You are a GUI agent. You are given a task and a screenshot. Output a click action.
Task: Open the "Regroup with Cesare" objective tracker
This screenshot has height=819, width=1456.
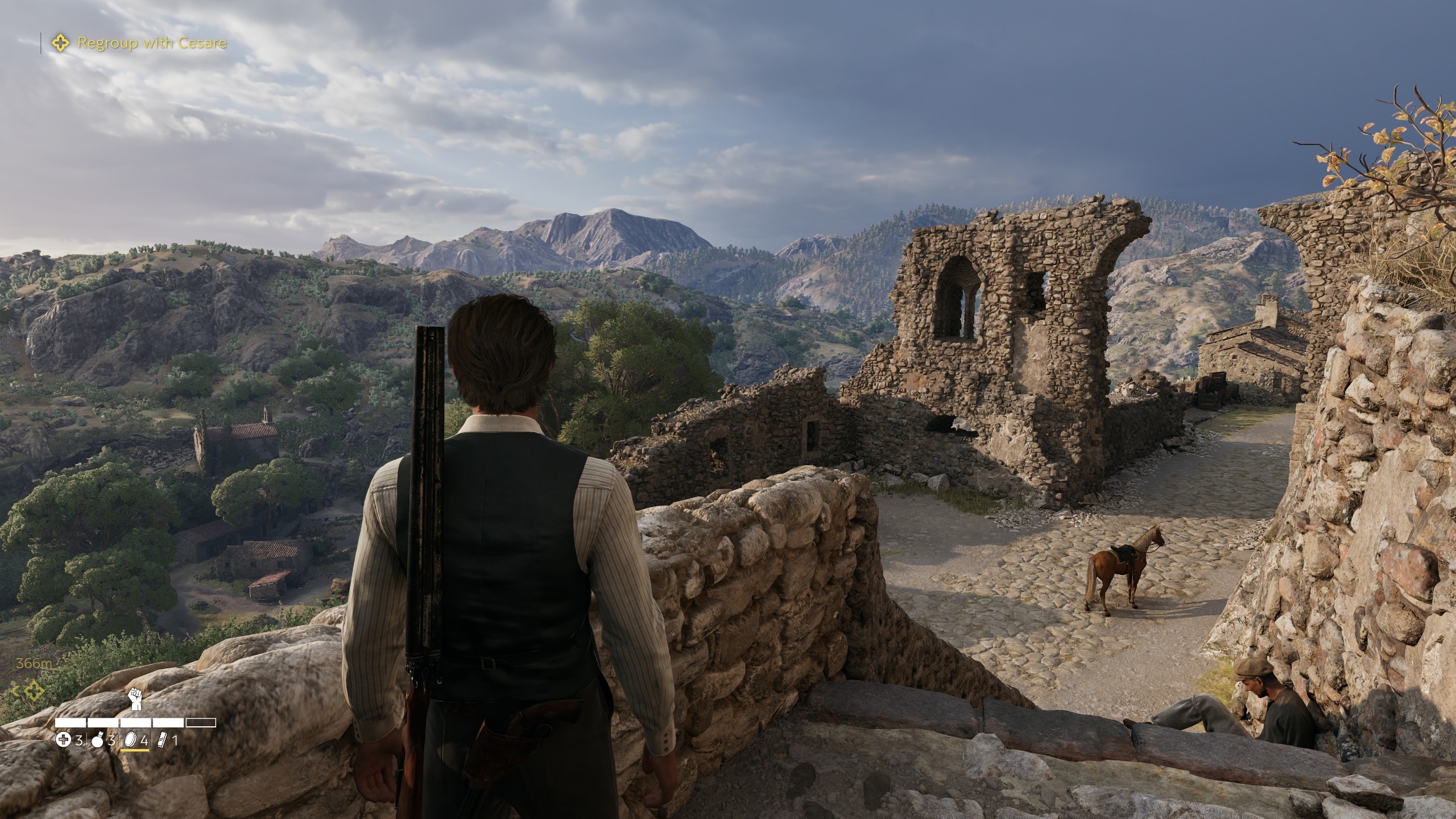tap(151, 43)
